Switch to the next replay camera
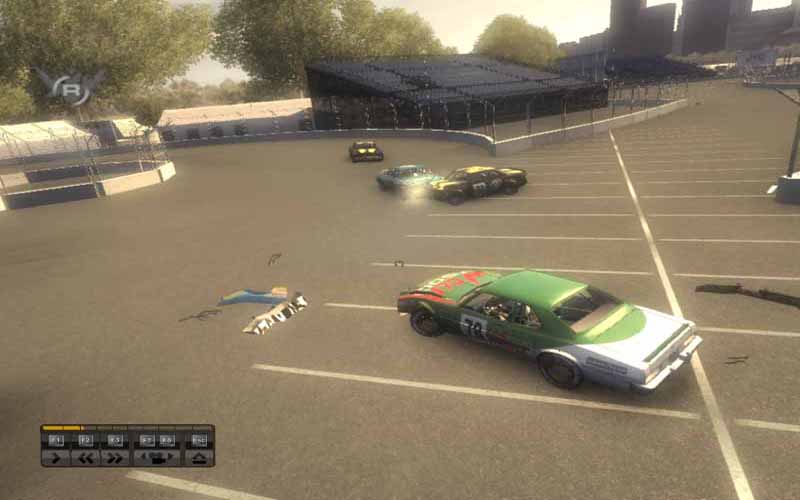Viewport: 800px width, 500px height. pos(169,458)
